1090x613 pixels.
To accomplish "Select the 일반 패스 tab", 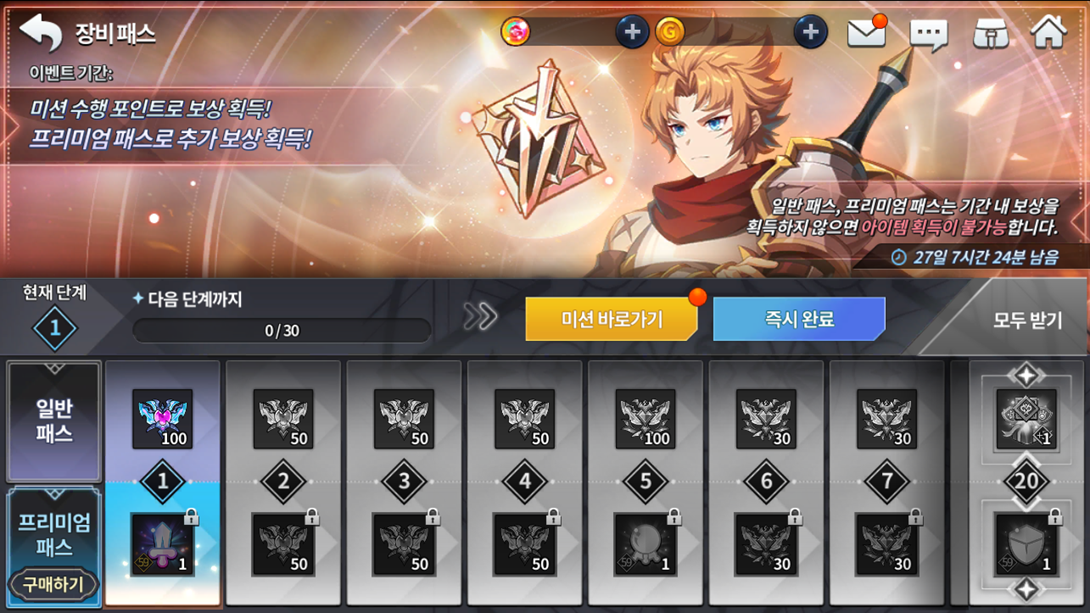I will click(54, 421).
